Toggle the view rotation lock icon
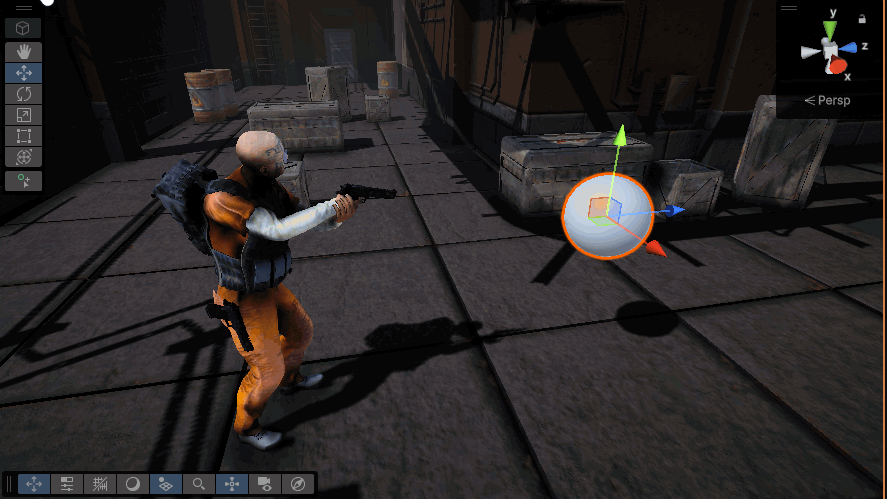The height and width of the screenshot is (499, 887). [x=862, y=18]
